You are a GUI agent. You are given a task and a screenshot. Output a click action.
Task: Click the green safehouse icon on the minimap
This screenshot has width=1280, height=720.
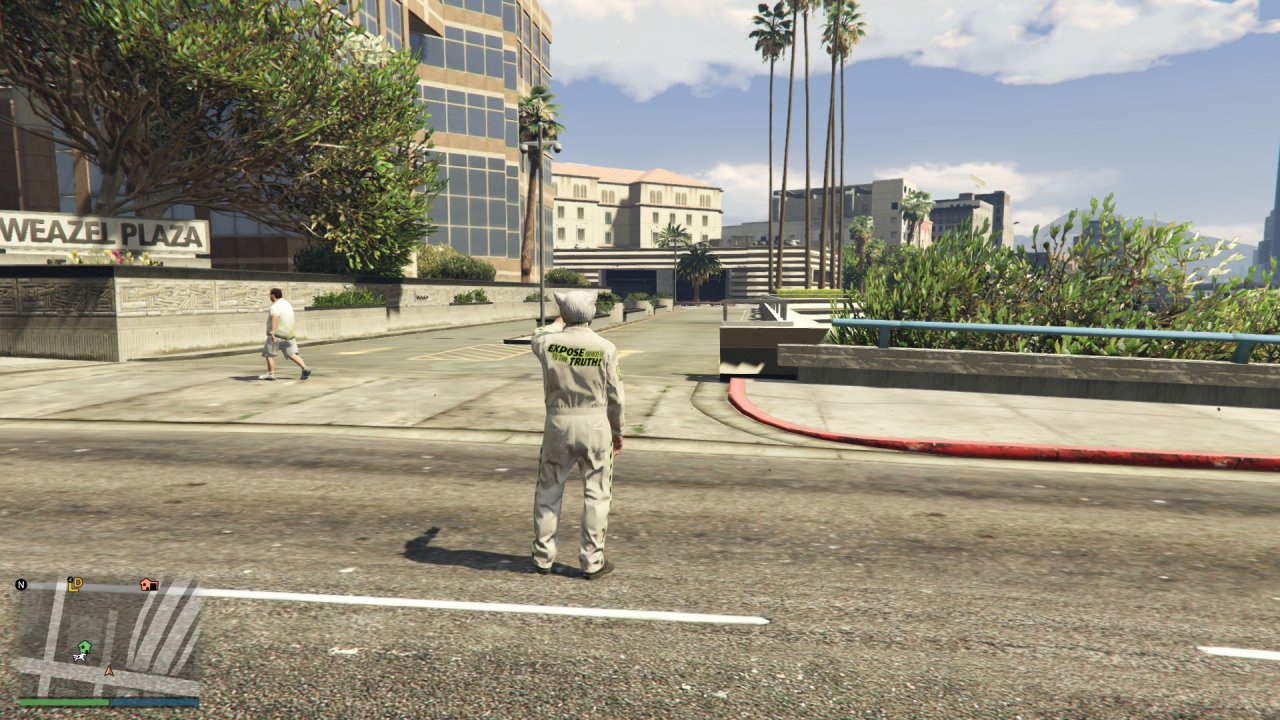click(x=84, y=646)
